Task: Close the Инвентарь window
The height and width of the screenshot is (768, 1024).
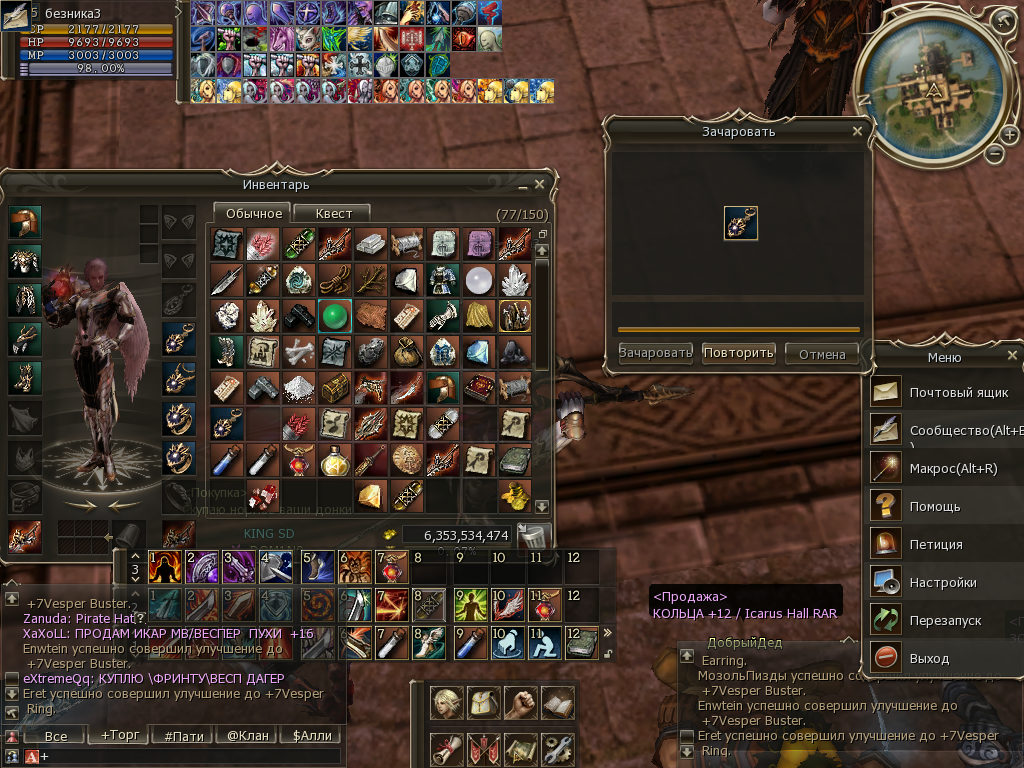Action: pyautogui.click(x=540, y=185)
